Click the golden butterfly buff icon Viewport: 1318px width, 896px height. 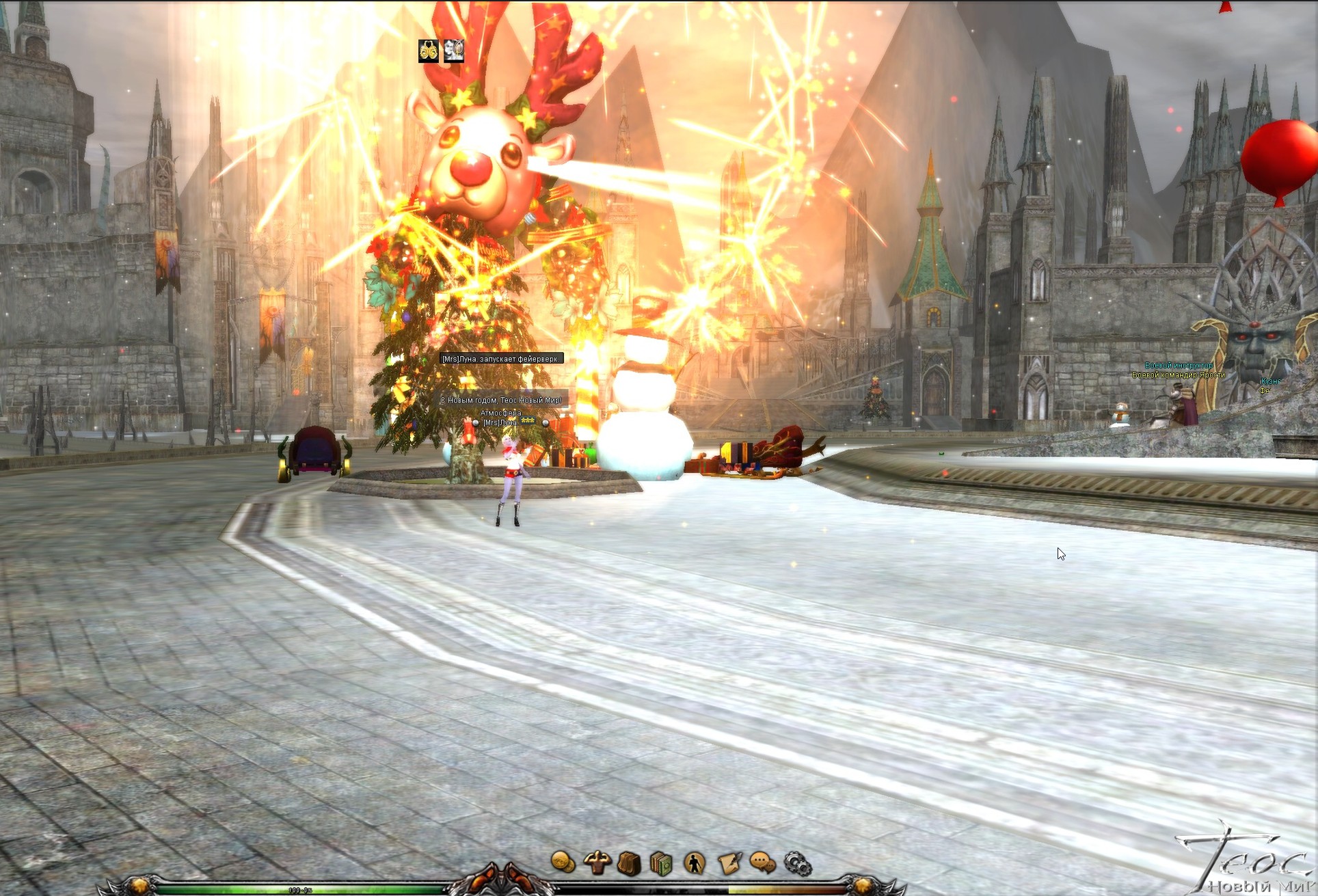tap(429, 51)
